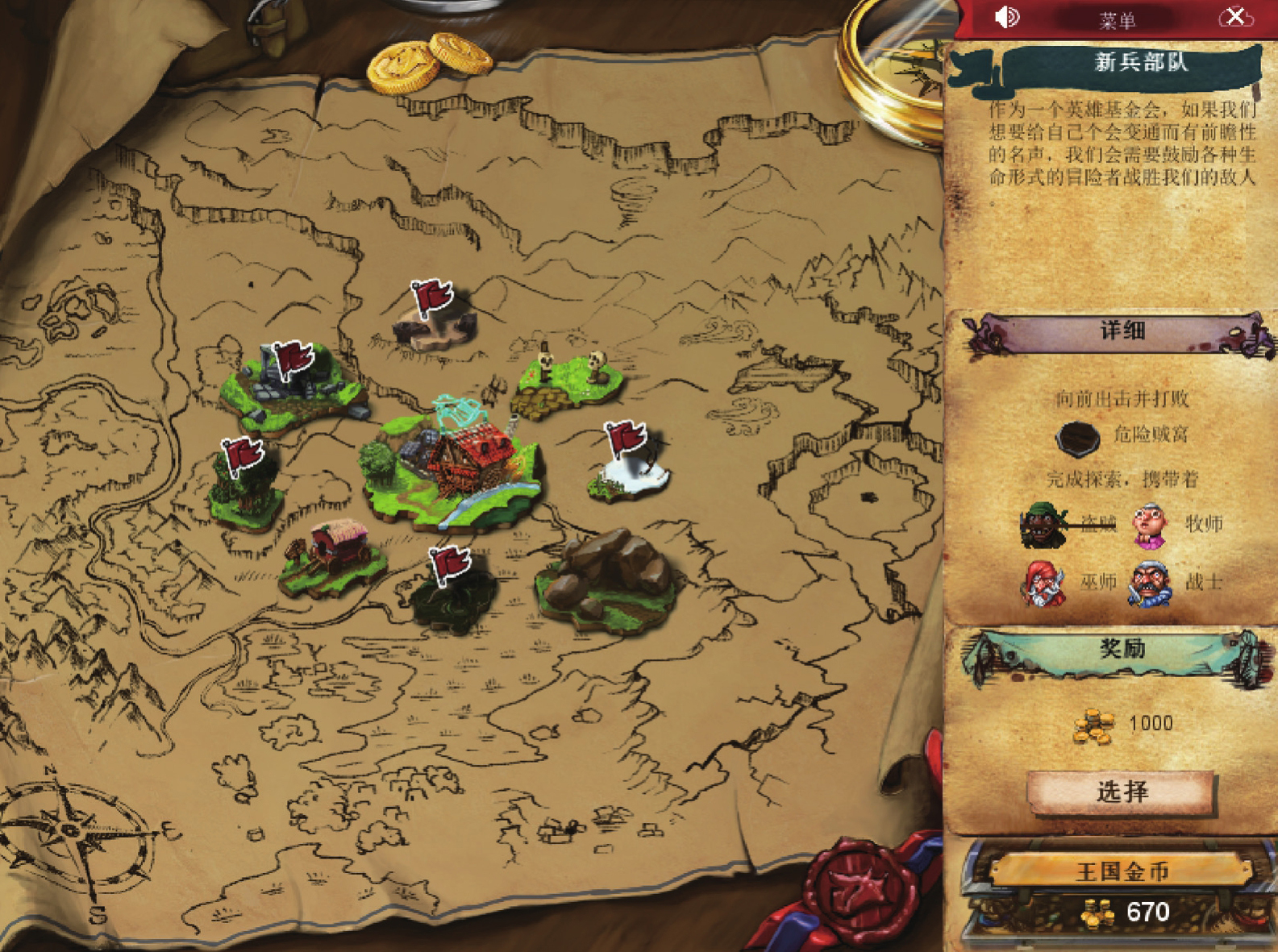Close the map with the X button
The height and width of the screenshot is (952, 1278).
1235,17
